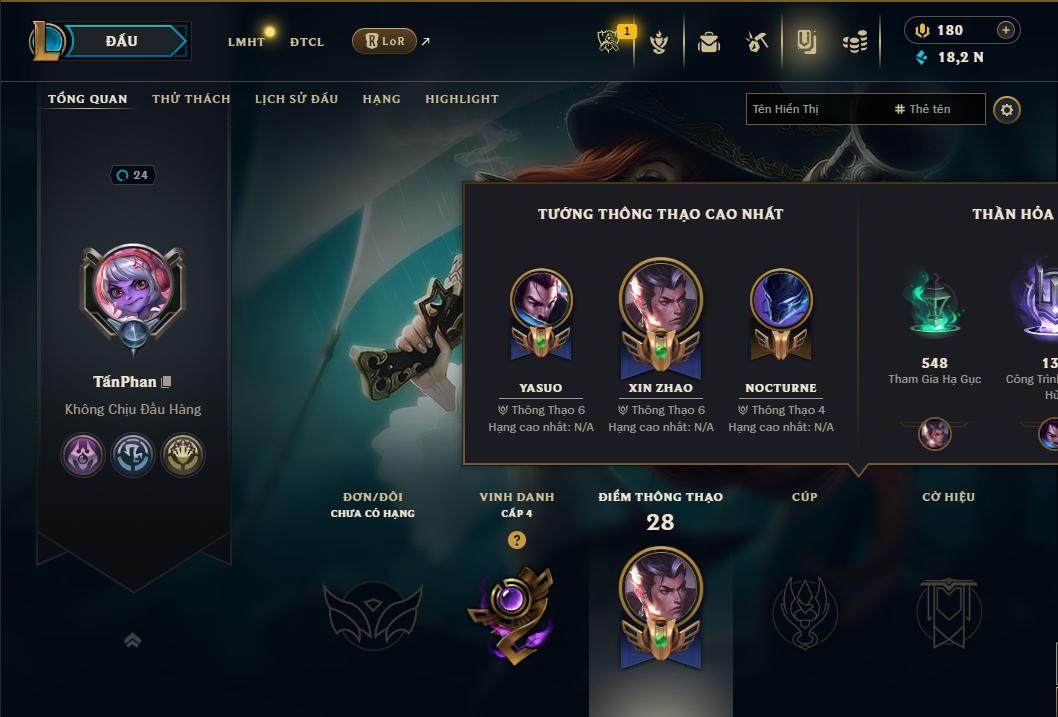The width and height of the screenshot is (1058, 717).
Task: Select the CỜ HIỆU banner emblem
Action: (x=948, y=610)
